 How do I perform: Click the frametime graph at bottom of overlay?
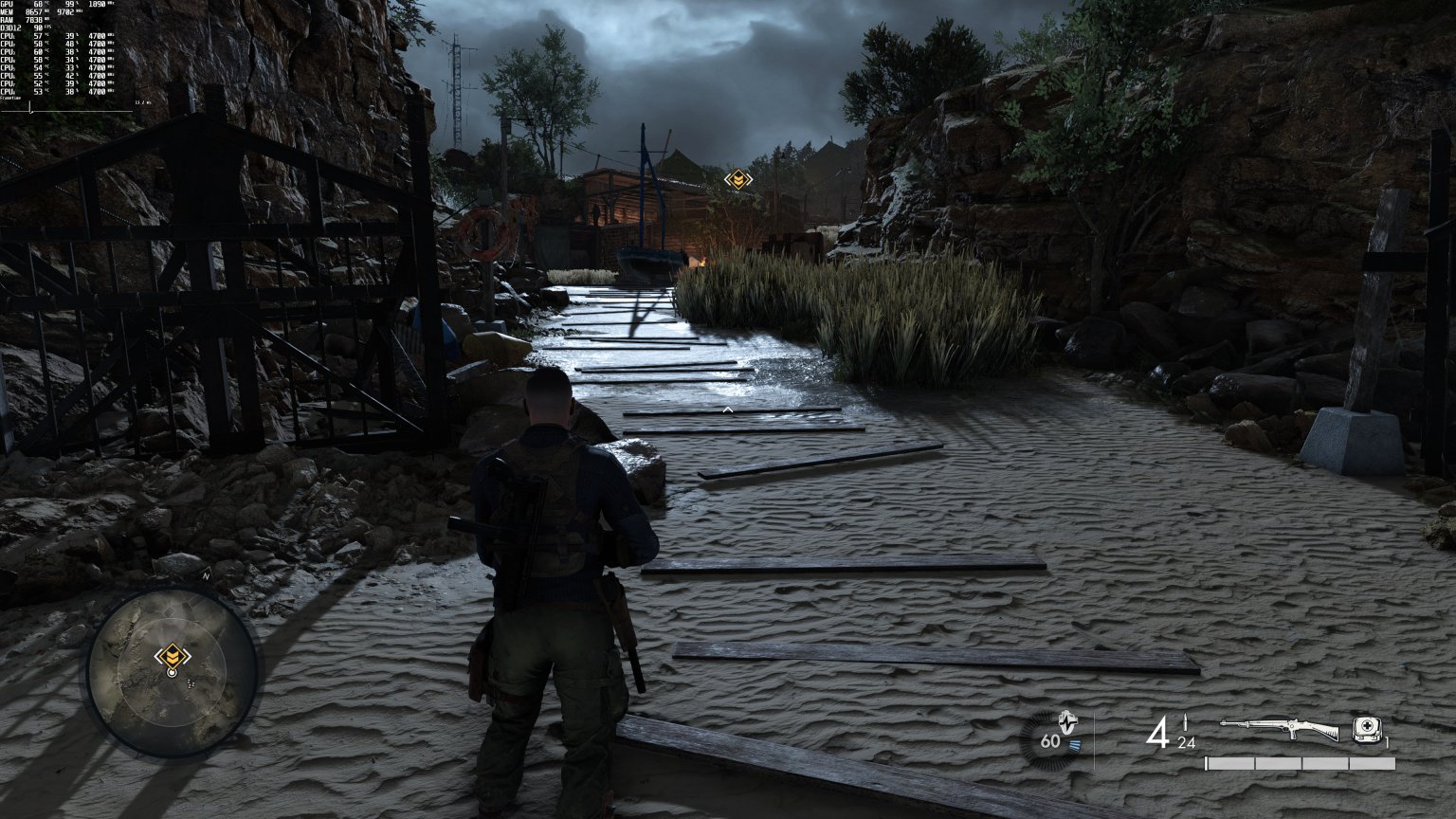tap(66, 110)
